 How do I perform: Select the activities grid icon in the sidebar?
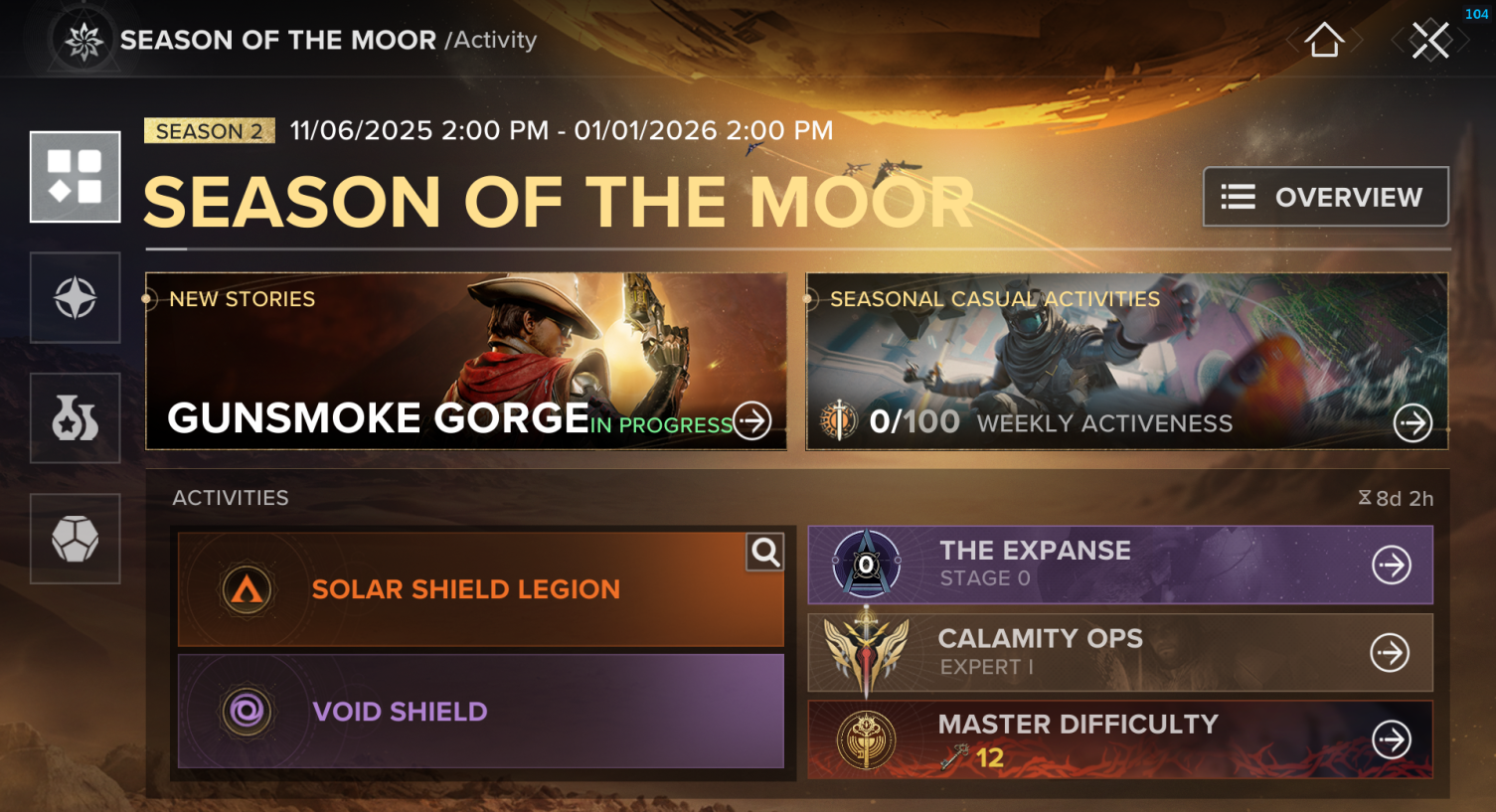(75, 176)
